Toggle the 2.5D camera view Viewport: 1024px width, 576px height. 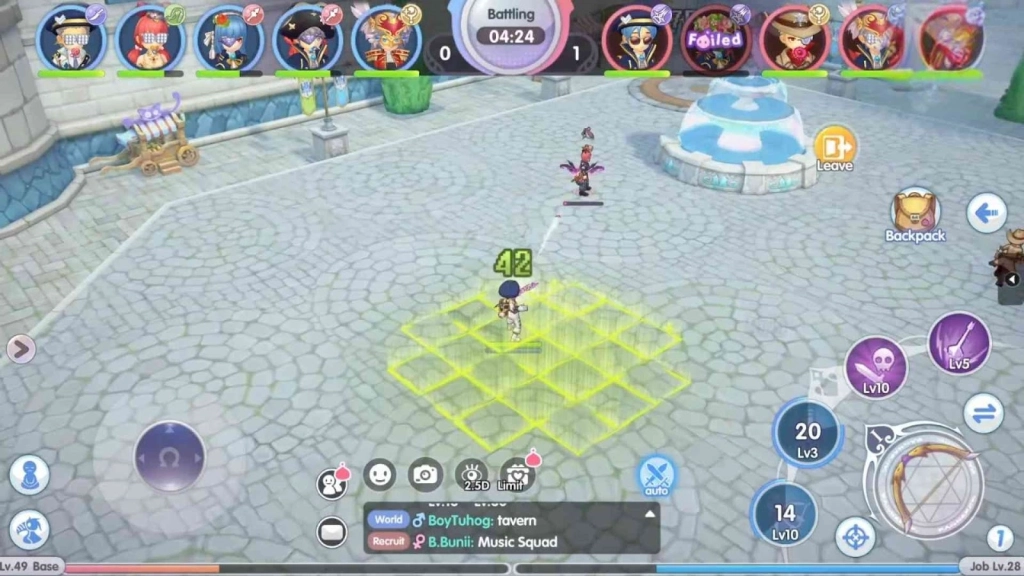472,476
